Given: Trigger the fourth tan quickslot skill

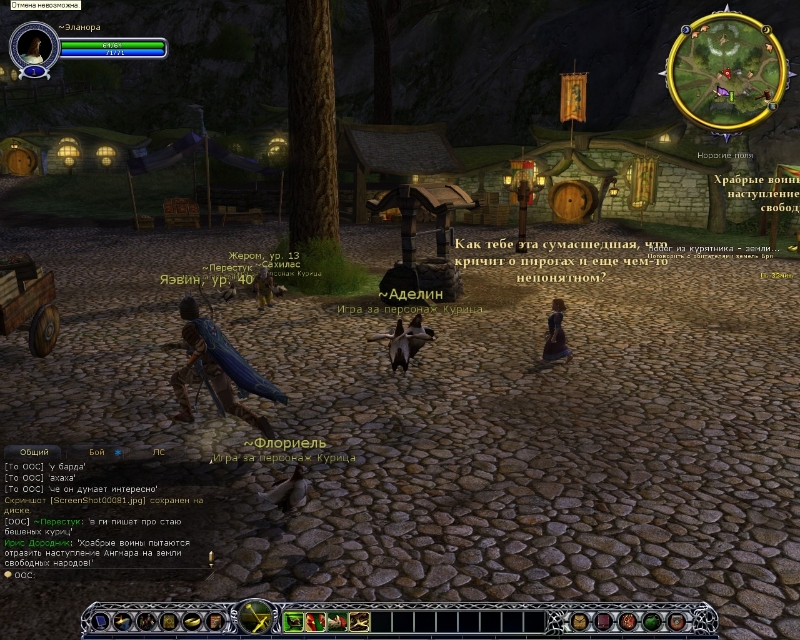Looking at the screenshot, I should coord(359,621).
